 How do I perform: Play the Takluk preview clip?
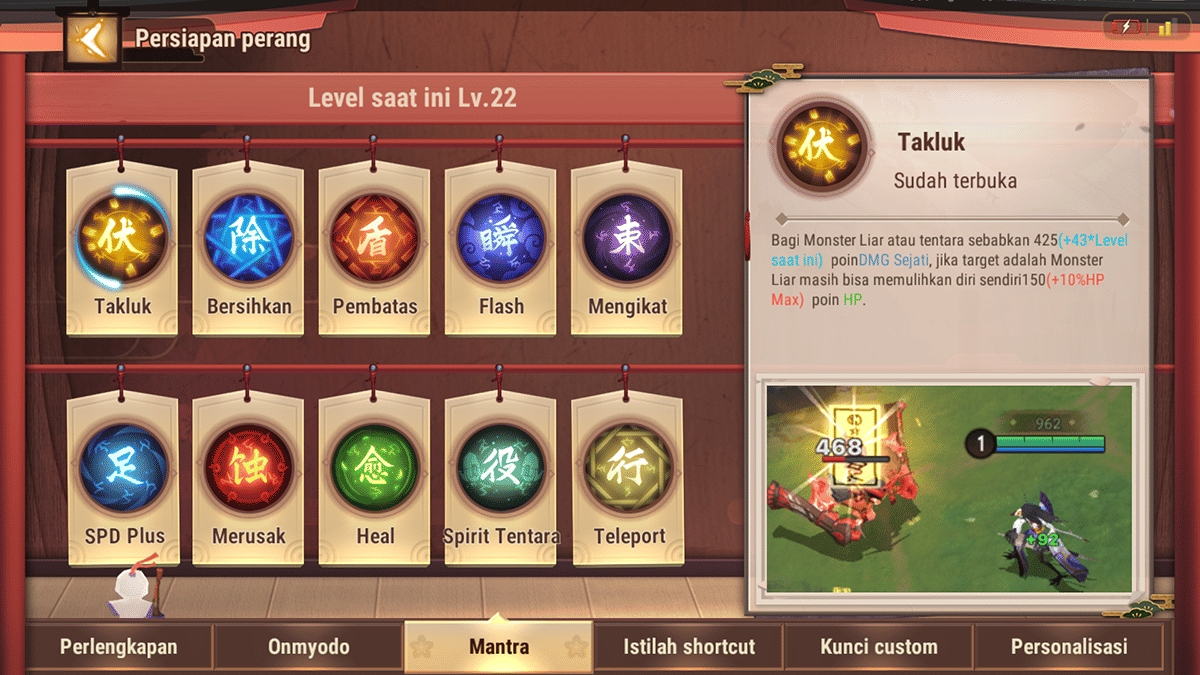click(x=949, y=488)
